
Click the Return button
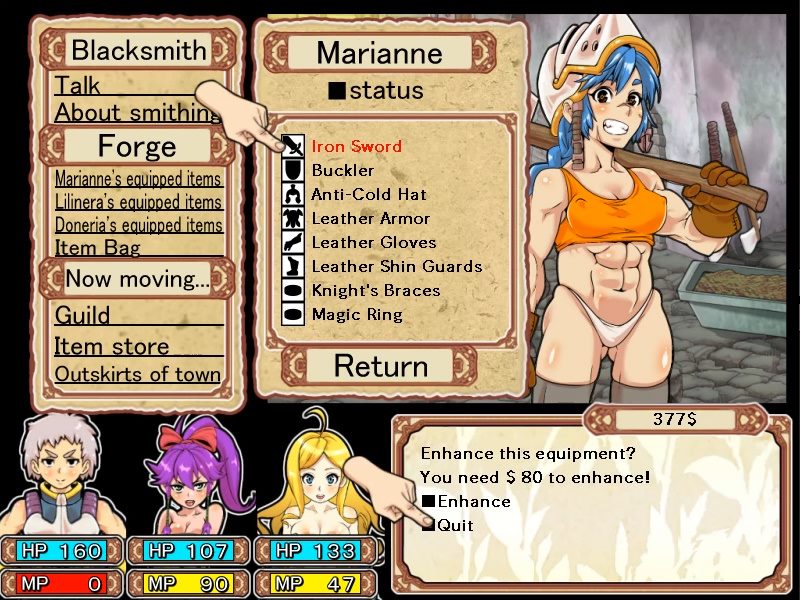coord(380,366)
